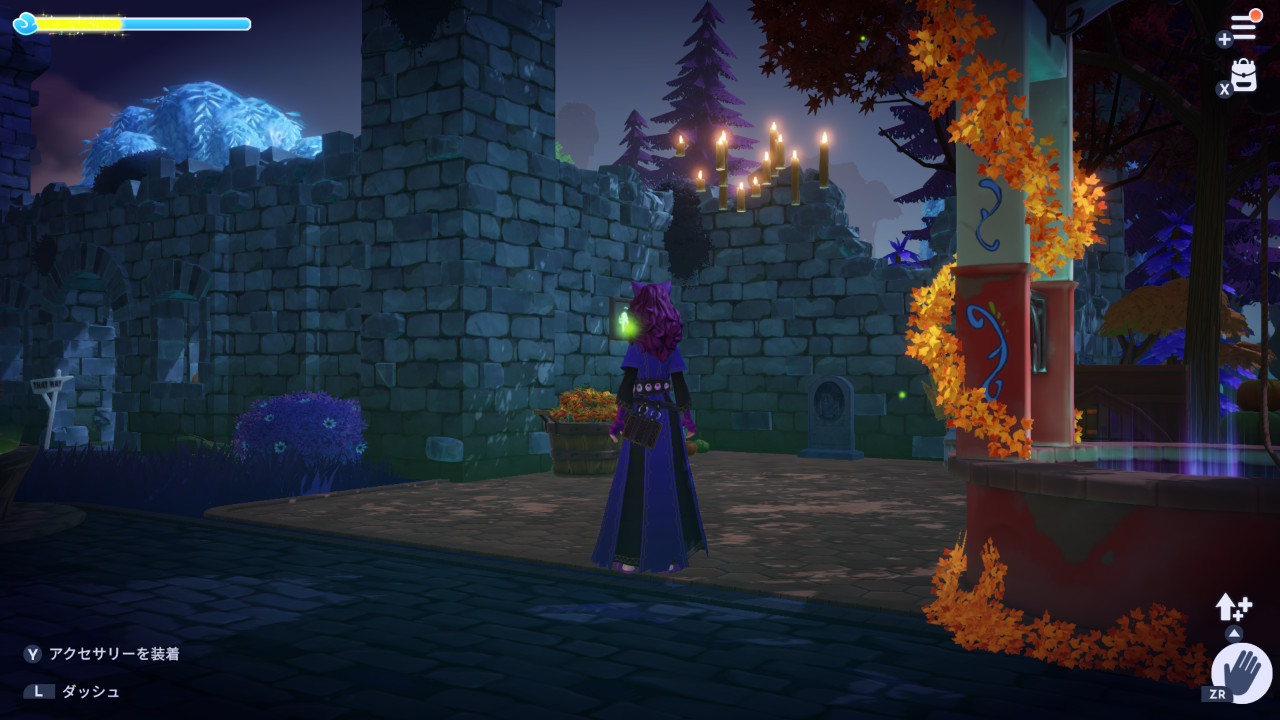Open the hamburger main menu icon
Viewport: 1280px width, 720px height.
[1243, 29]
